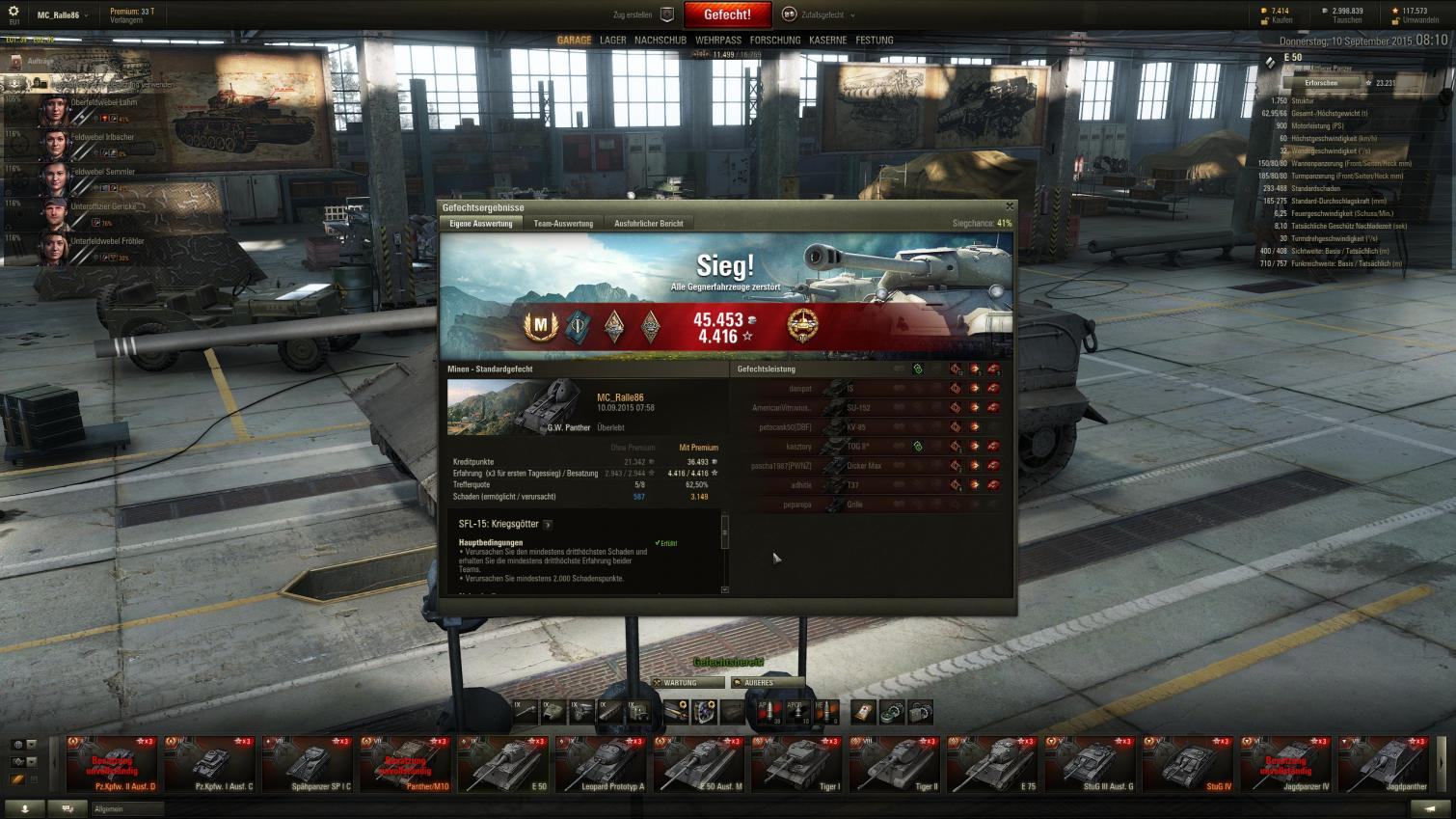The width and height of the screenshot is (1456, 819).
Task: Open the Lager tab
Action: pos(612,41)
